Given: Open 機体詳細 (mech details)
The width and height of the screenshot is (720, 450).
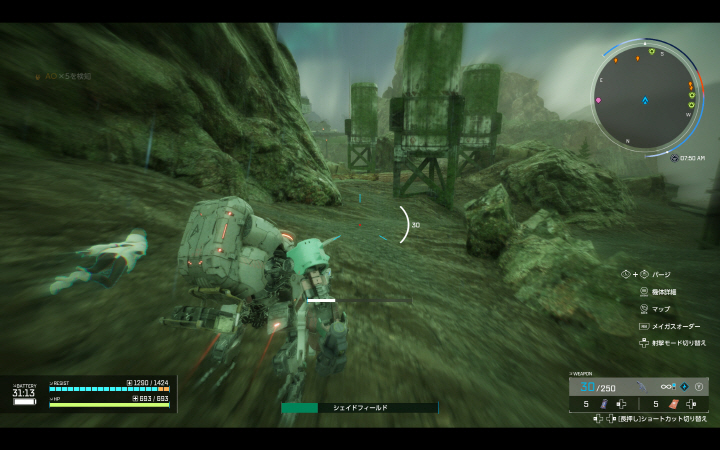Looking at the screenshot, I should [663, 292].
